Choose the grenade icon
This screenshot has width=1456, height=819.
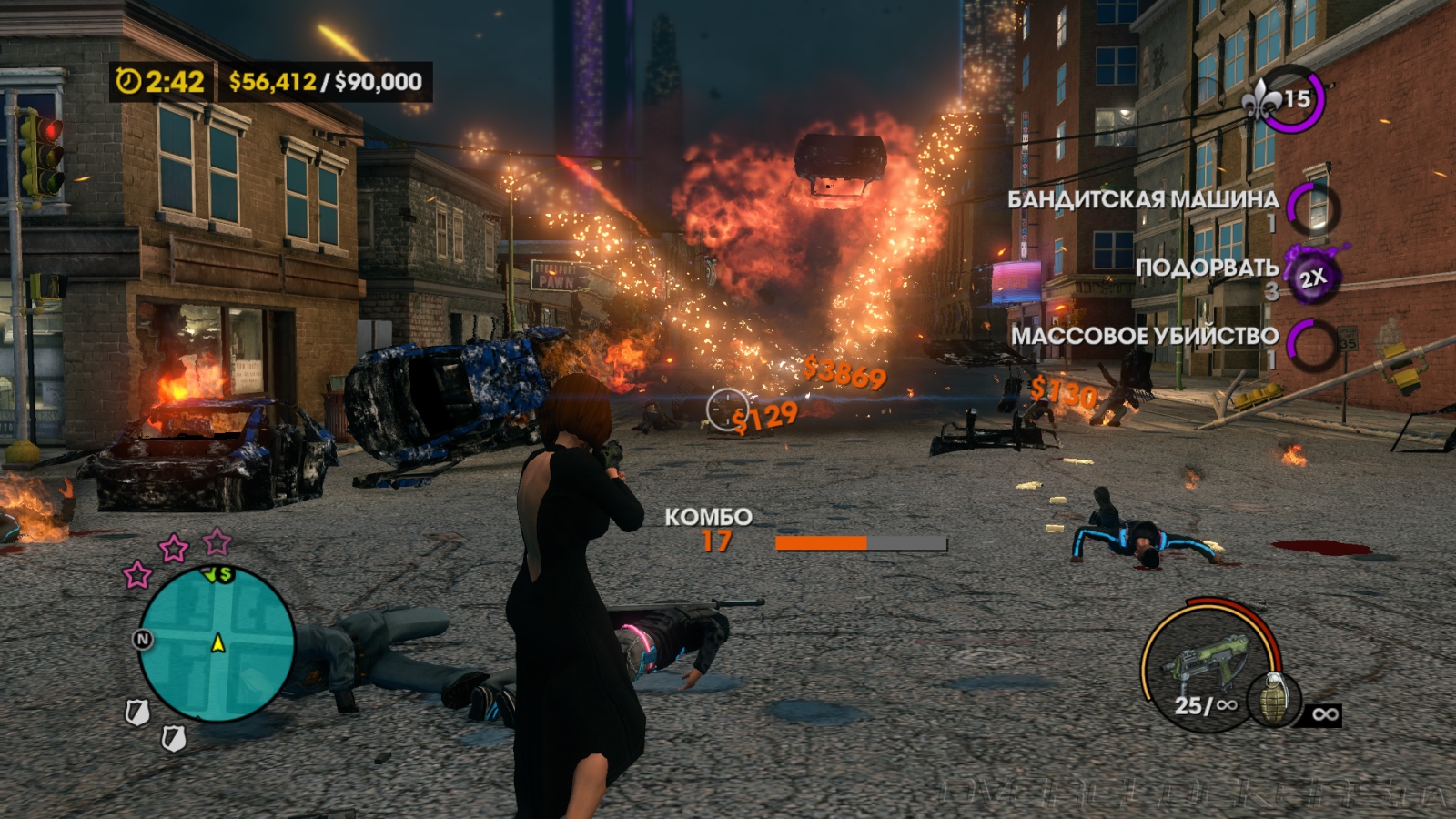point(1274,699)
